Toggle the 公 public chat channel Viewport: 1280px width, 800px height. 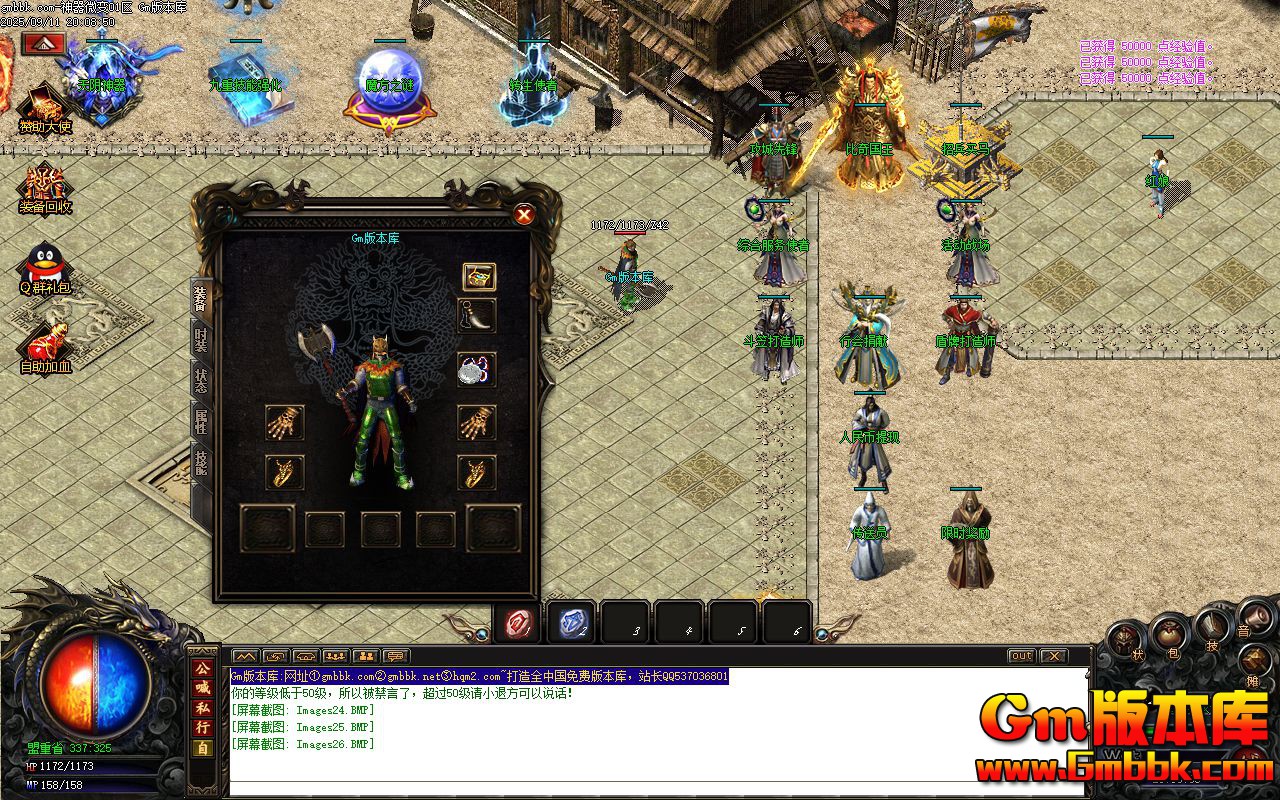click(x=202, y=669)
